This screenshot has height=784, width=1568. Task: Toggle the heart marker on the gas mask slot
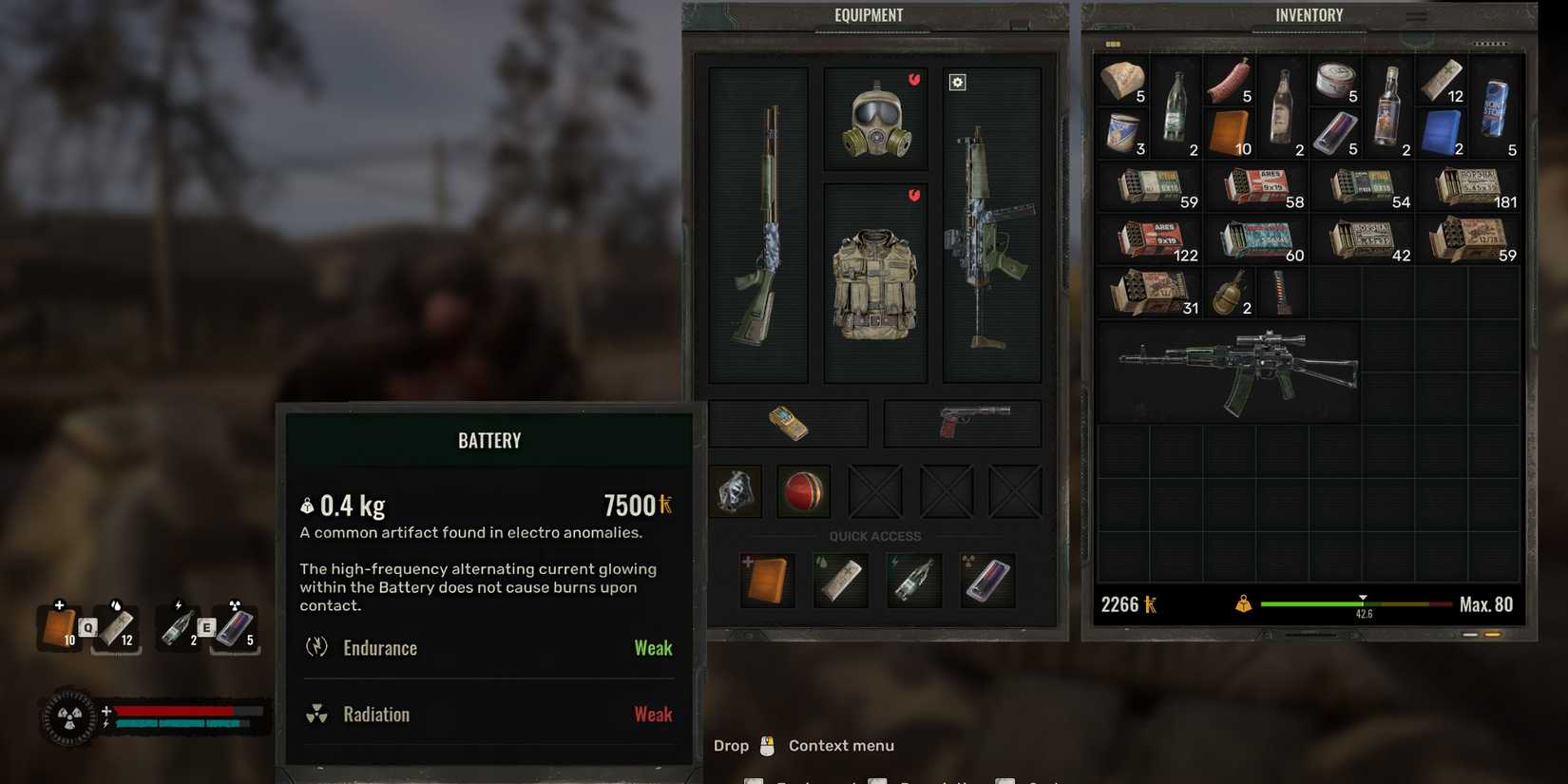[914, 81]
